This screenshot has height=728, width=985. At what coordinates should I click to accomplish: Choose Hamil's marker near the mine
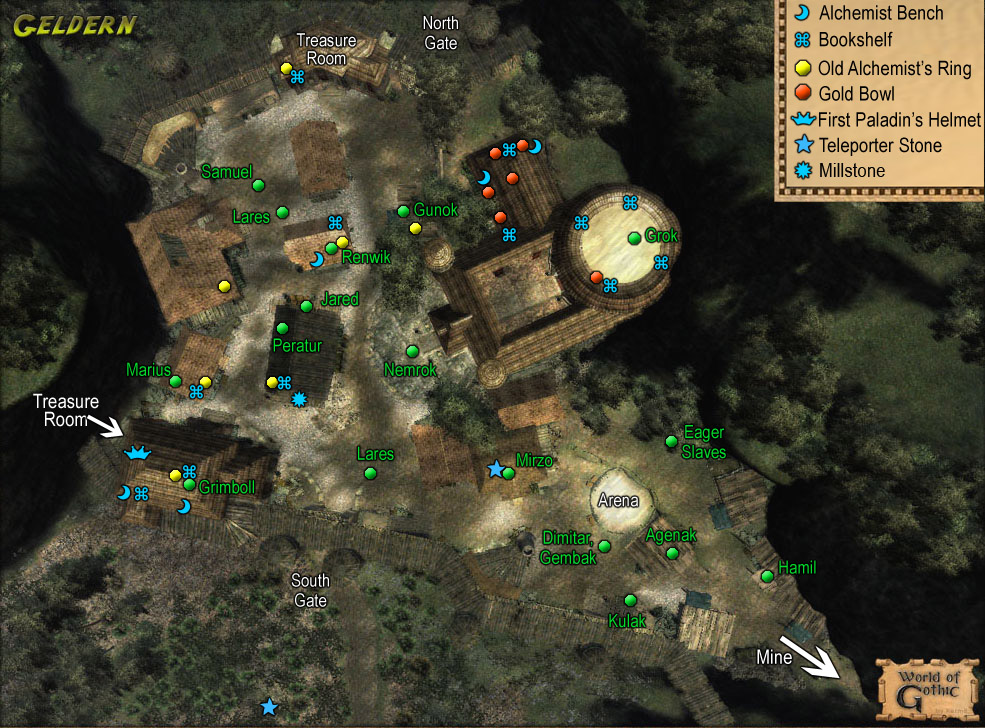pos(767,576)
